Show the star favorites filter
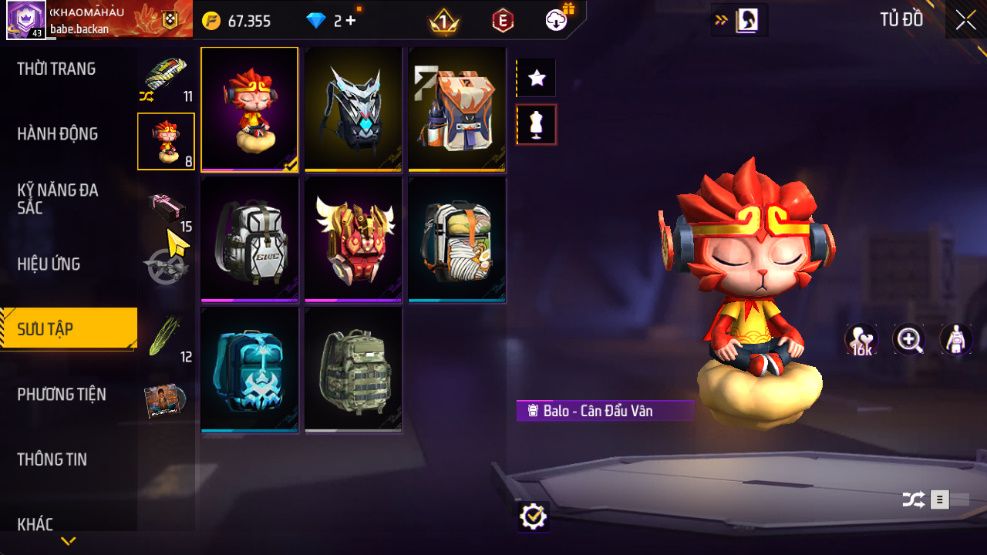Image resolution: width=987 pixels, height=555 pixels. pos(536,78)
